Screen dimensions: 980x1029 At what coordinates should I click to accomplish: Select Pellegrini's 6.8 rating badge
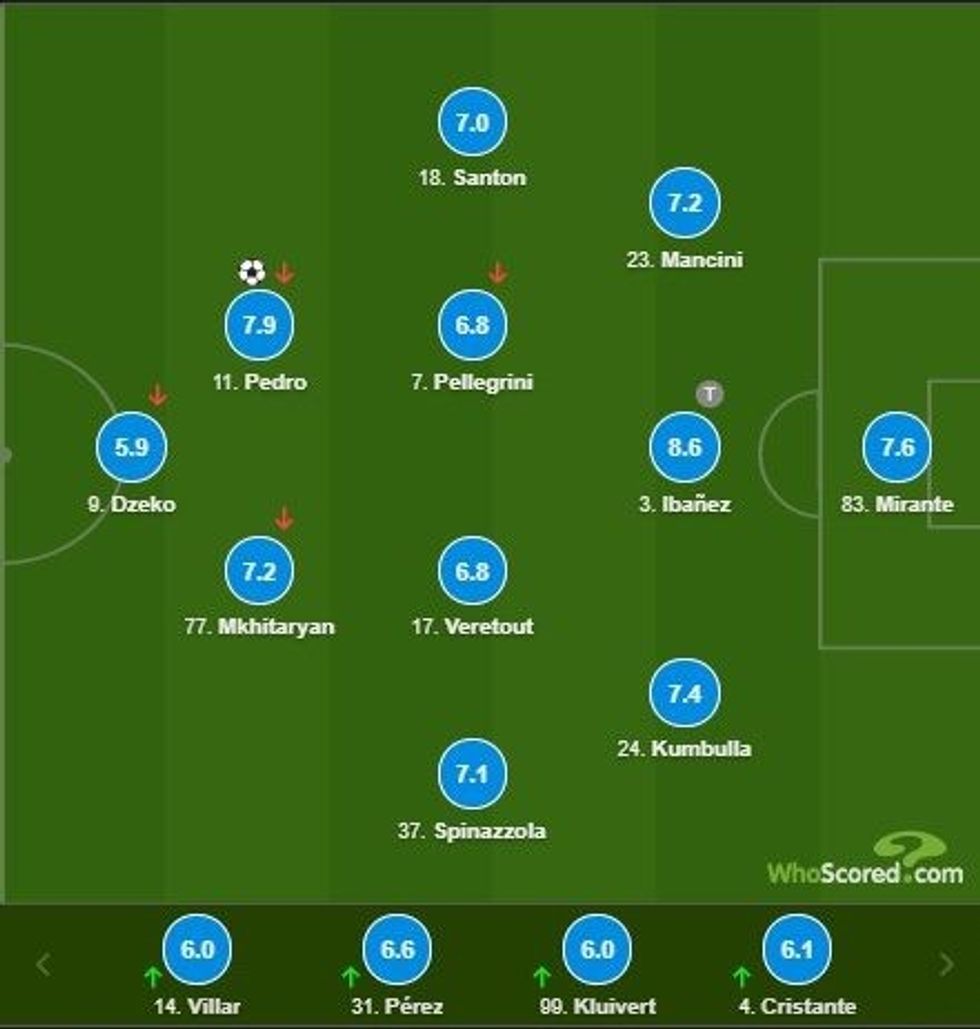tap(472, 325)
